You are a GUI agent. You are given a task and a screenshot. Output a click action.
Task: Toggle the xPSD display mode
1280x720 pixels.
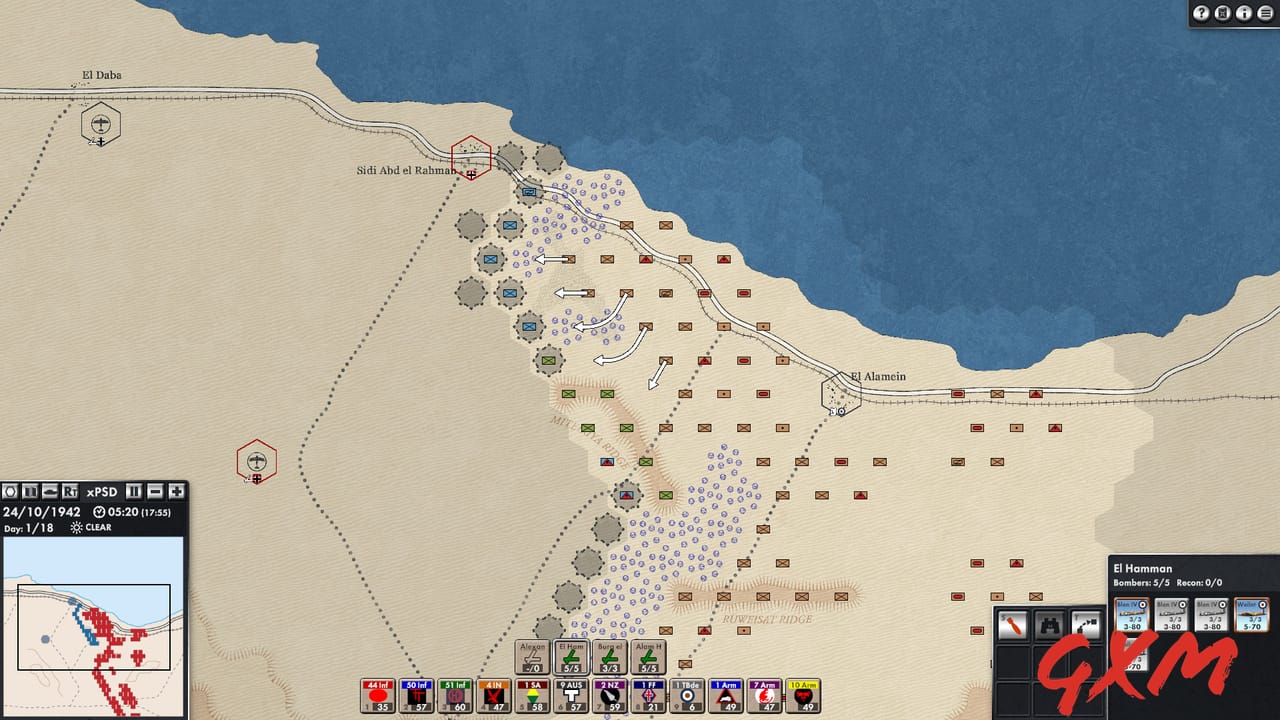click(101, 491)
